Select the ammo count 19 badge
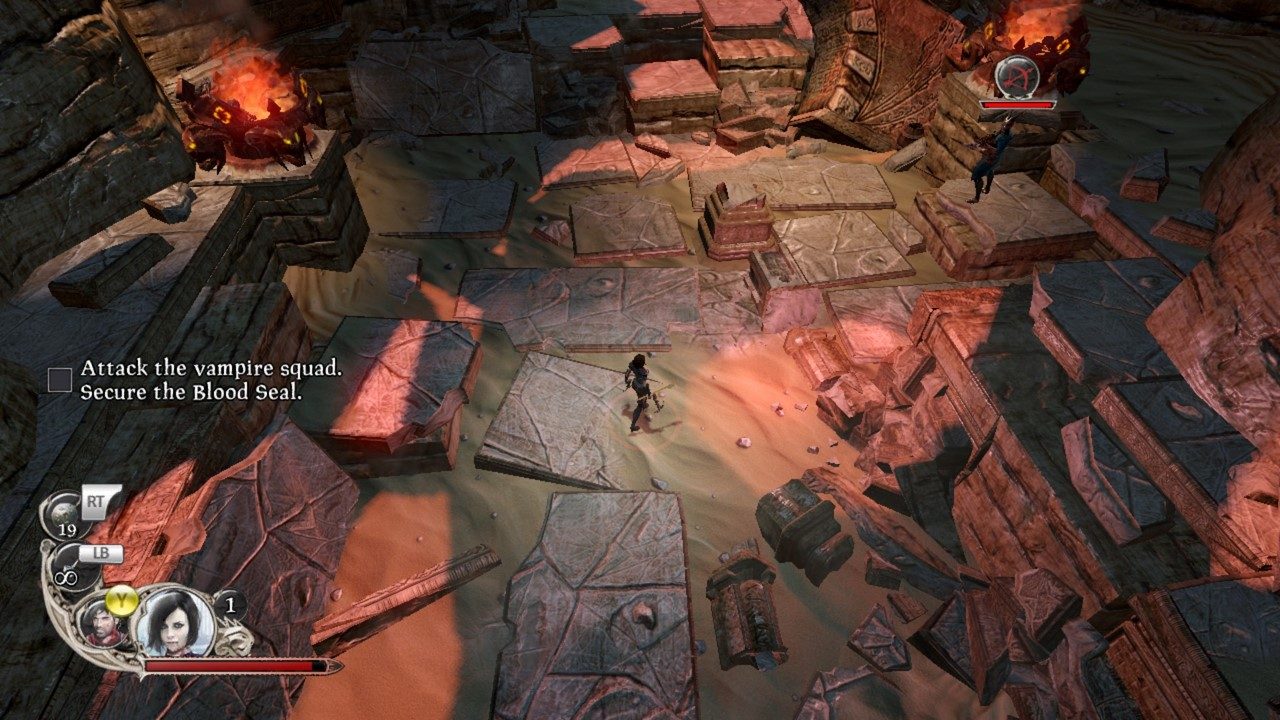1280x720 pixels. [68, 530]
